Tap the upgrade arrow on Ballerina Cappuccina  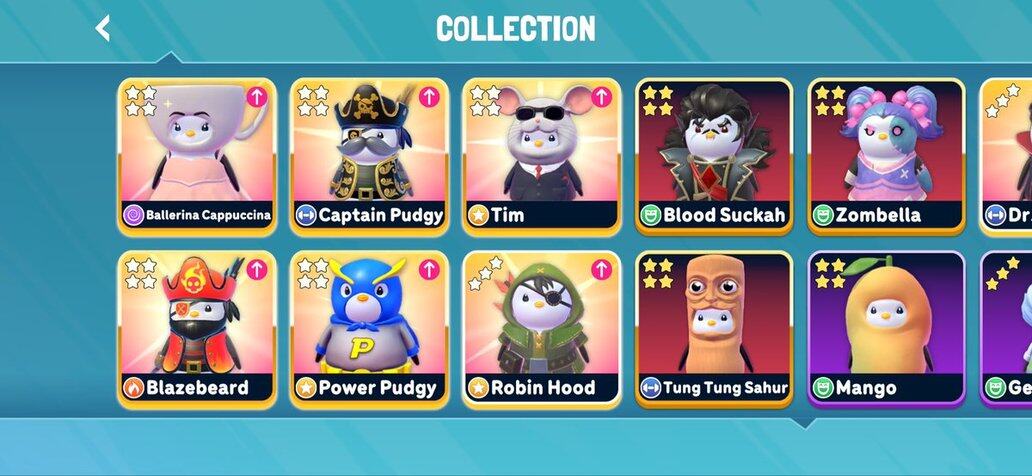257,97
